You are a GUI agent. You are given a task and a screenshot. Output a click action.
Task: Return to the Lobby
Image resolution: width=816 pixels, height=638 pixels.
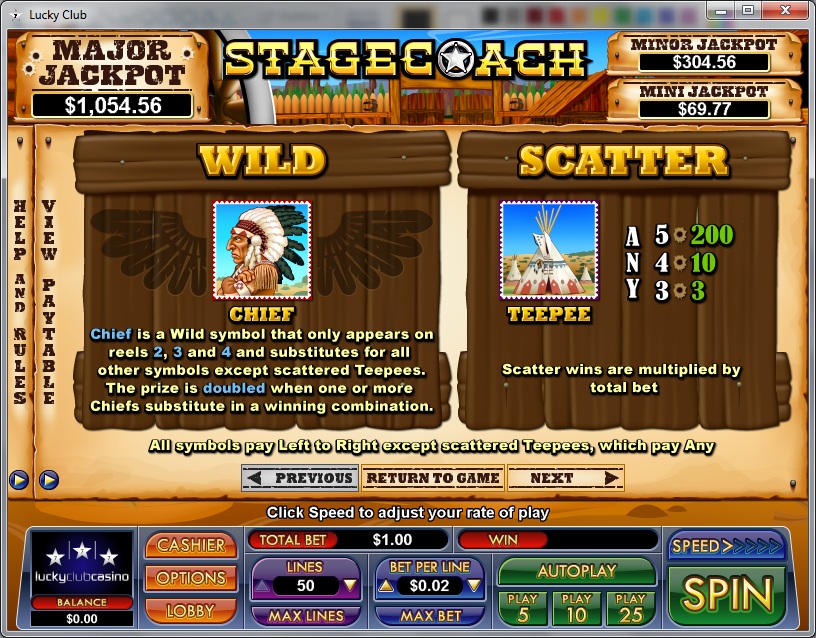pyautogui.click(x=191, y=610)
